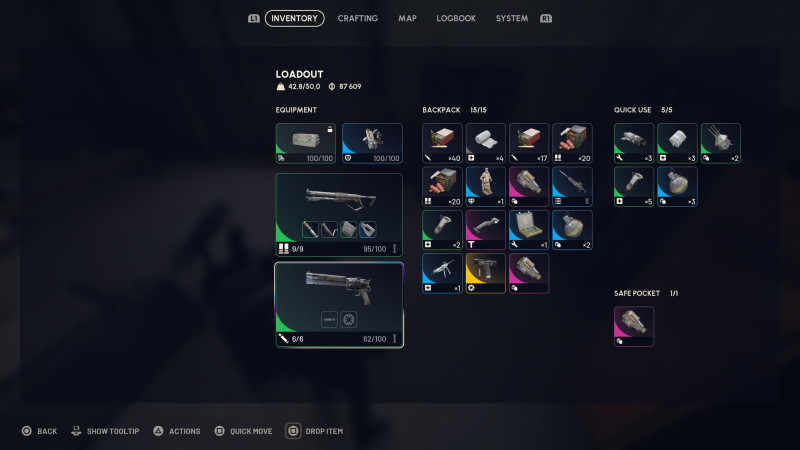Switch to the Crafting tab
The height and width of the screenshot is (450, 800).
[357, 18]
